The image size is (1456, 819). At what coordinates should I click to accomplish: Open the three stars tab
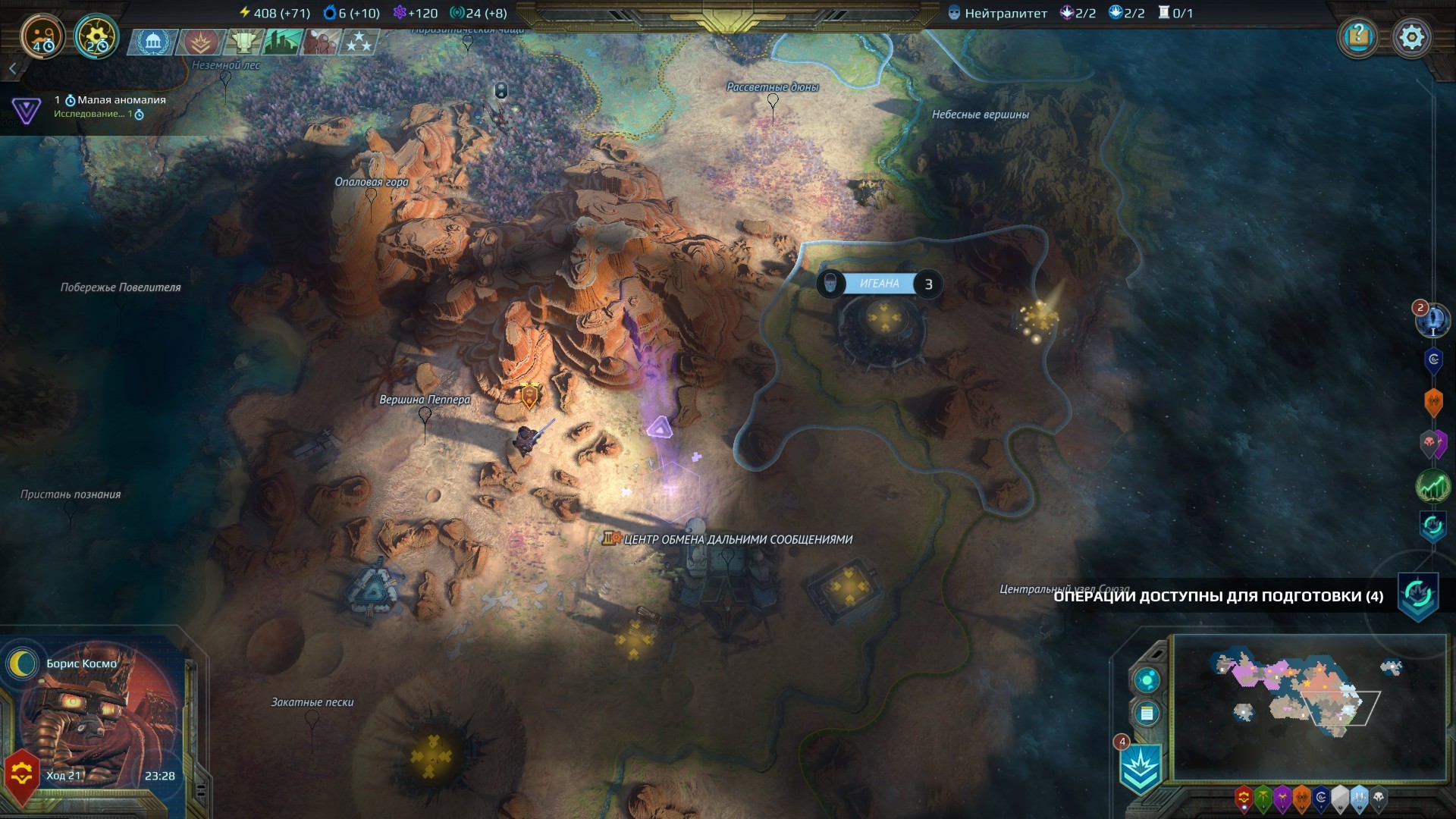pos(359,42)
